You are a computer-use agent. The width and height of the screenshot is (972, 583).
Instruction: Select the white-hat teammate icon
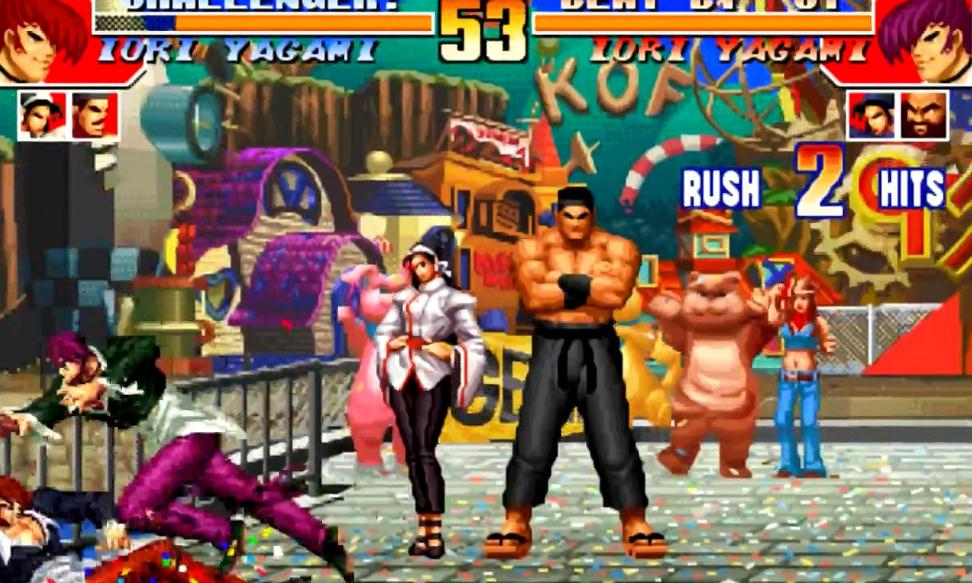point(42,115)
